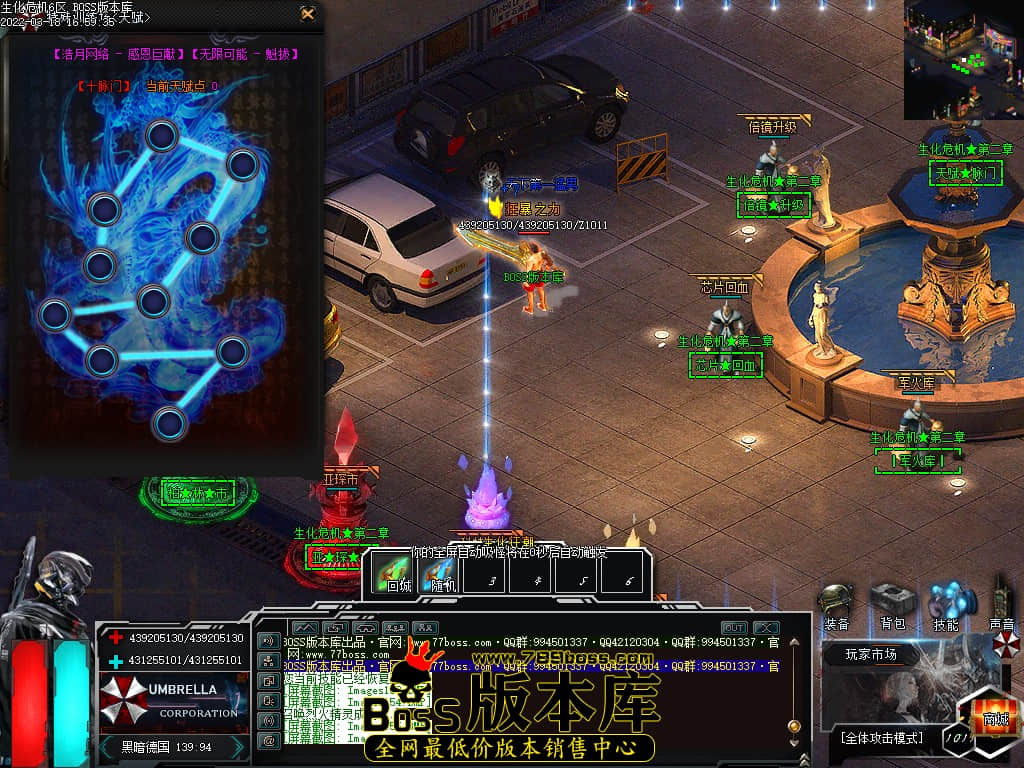
Task: Open the 背包 backpack
Action: click(892, 603)
